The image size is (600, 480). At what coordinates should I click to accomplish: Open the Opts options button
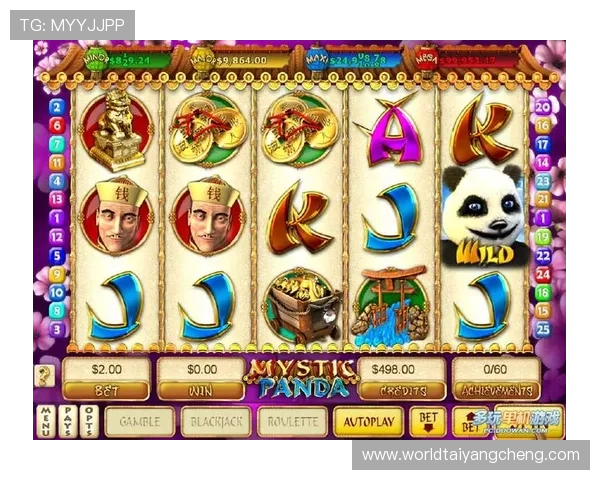point(89,421)
